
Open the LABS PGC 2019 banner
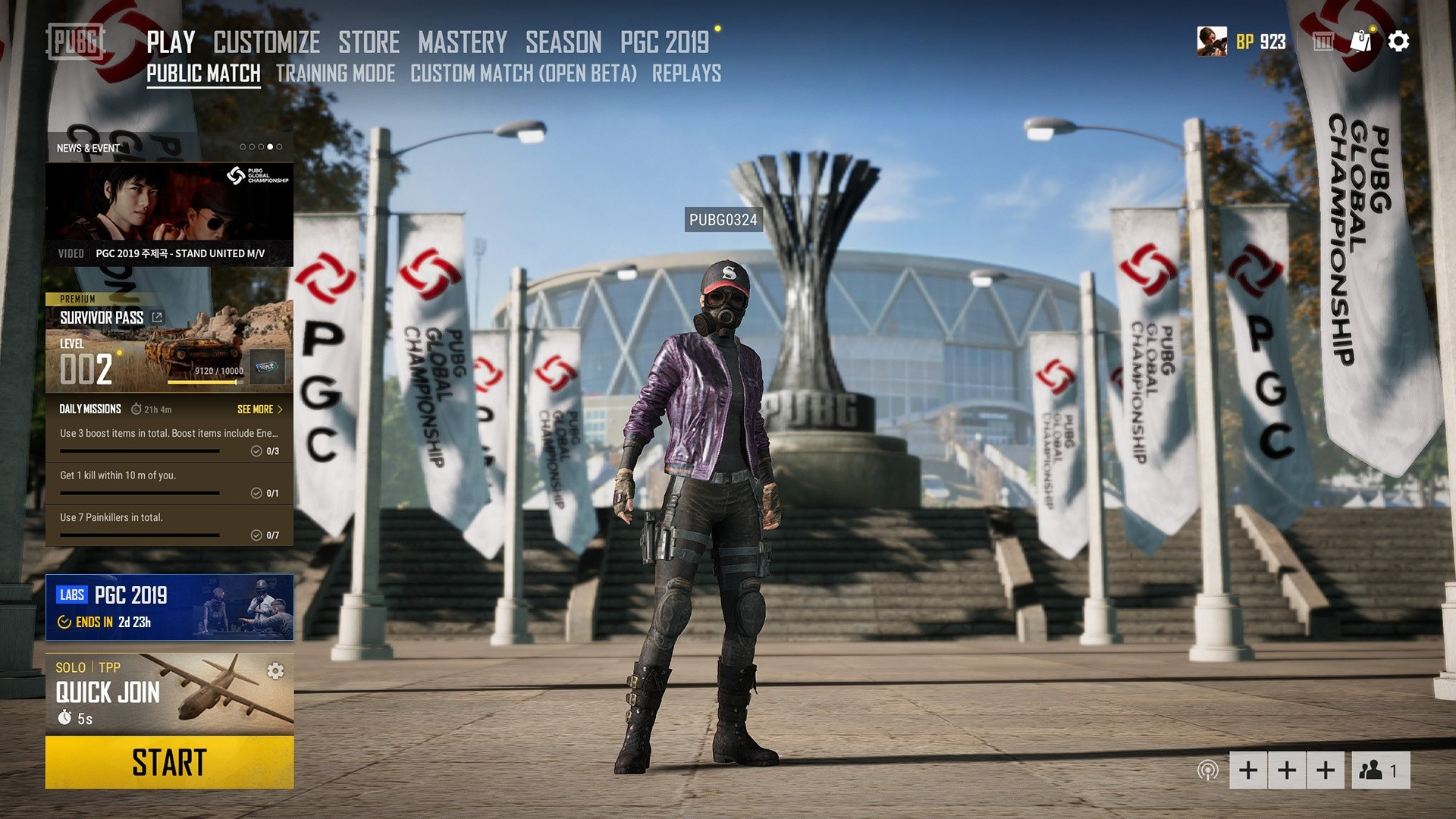pyautogui.click(x=169, y=607)
